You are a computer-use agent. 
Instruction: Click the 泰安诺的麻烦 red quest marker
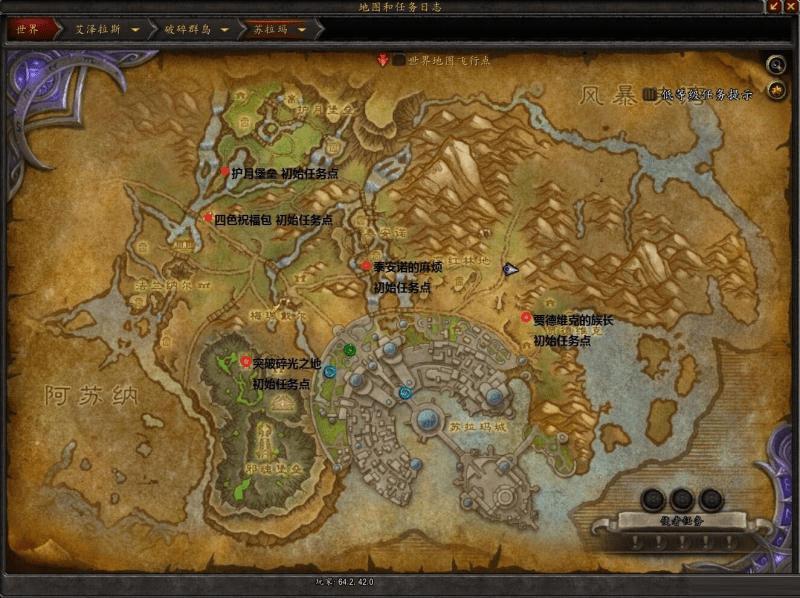(366, 266)
